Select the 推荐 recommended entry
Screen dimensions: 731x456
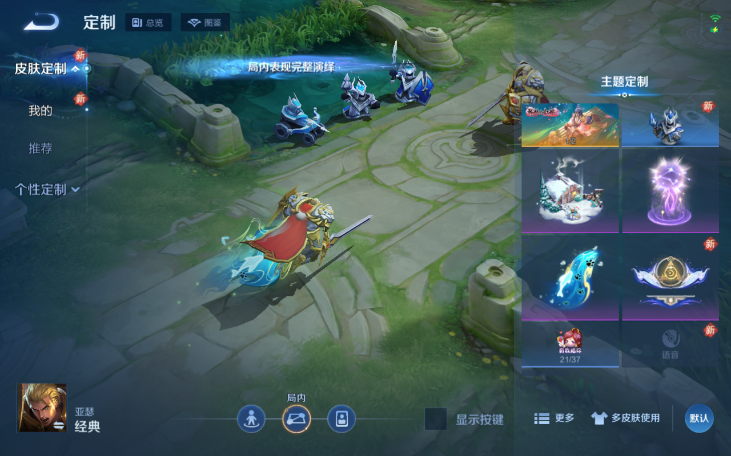[x=40, y=148]
